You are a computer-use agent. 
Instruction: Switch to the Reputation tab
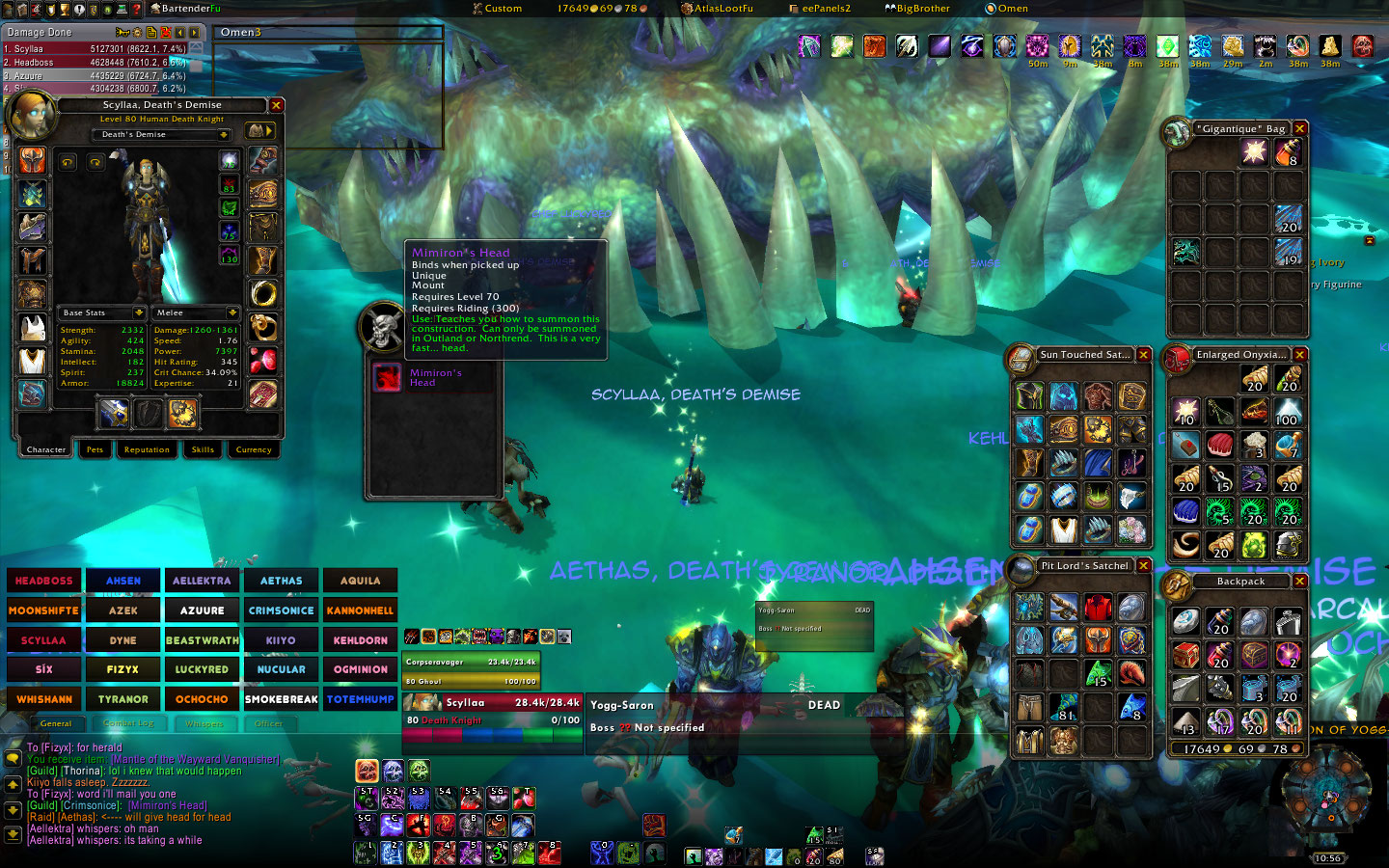147,449
